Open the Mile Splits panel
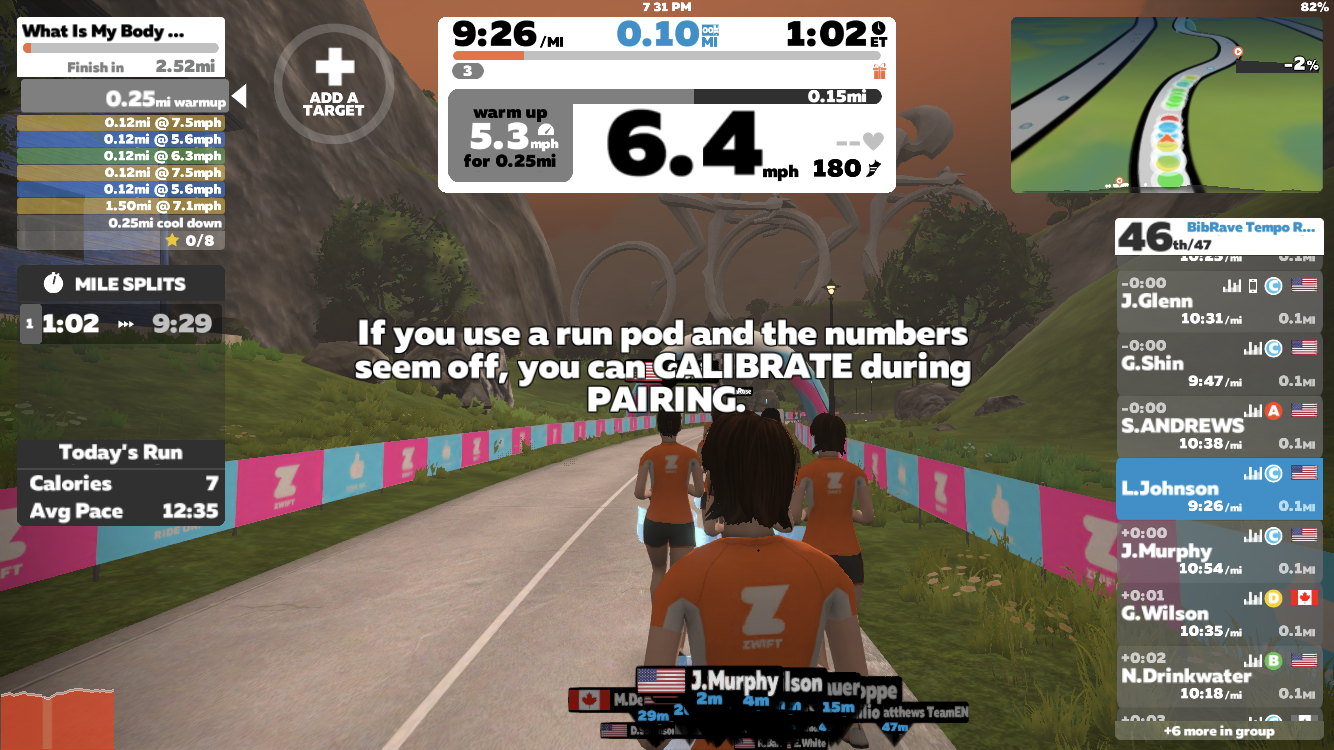The height and width of the screenshot is (750, 1334). tap(120, 284)
